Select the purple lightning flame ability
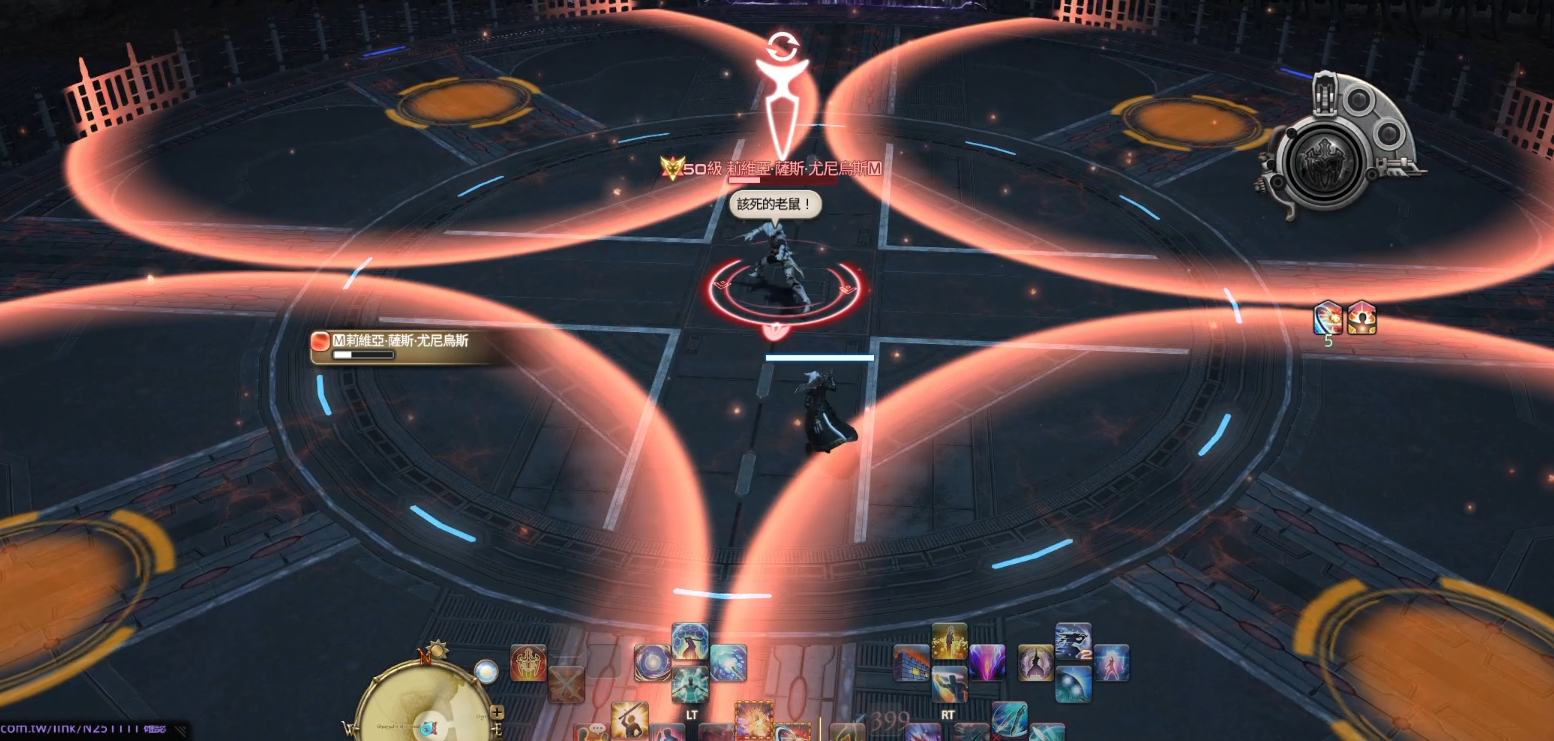This screenshot has height=741, width=1554. (x=987, y=662)
